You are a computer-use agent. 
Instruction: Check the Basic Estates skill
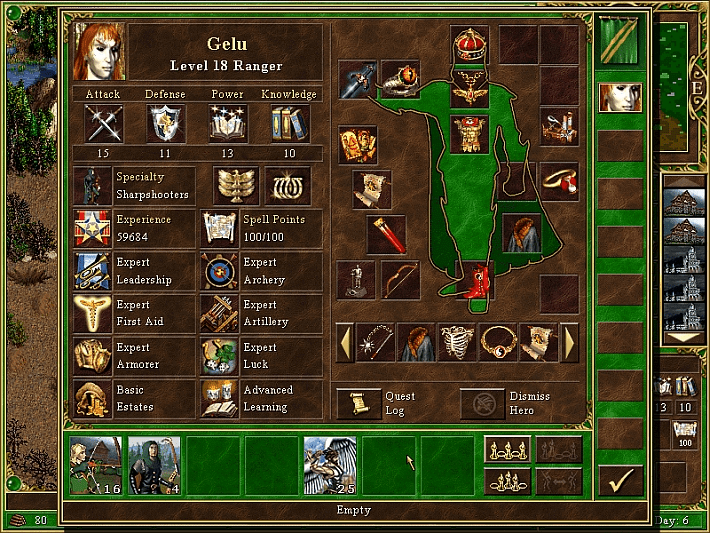[x=92, y=398]
